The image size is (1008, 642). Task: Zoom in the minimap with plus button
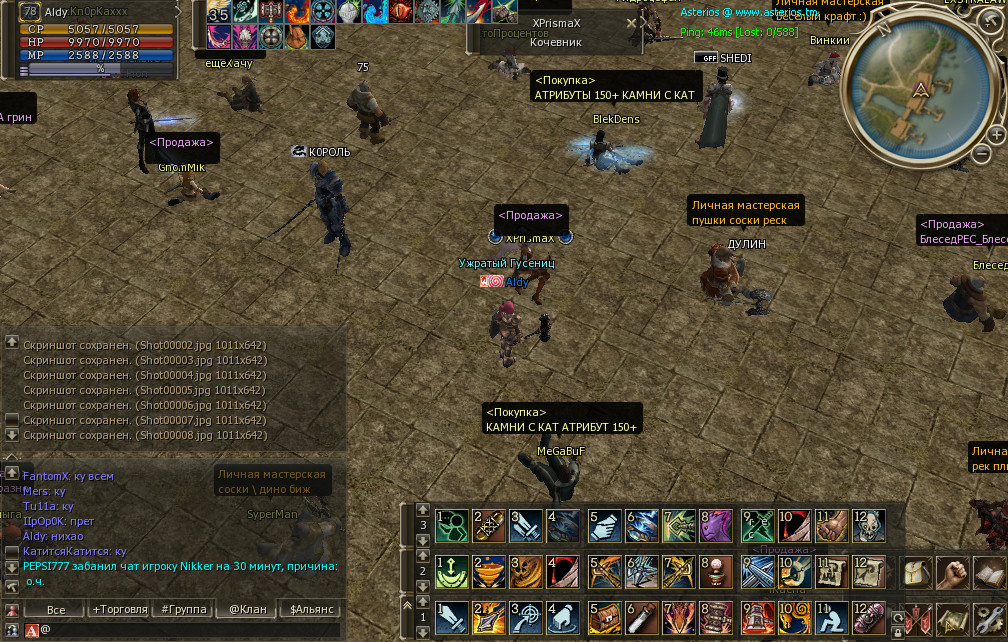point(996,135)
